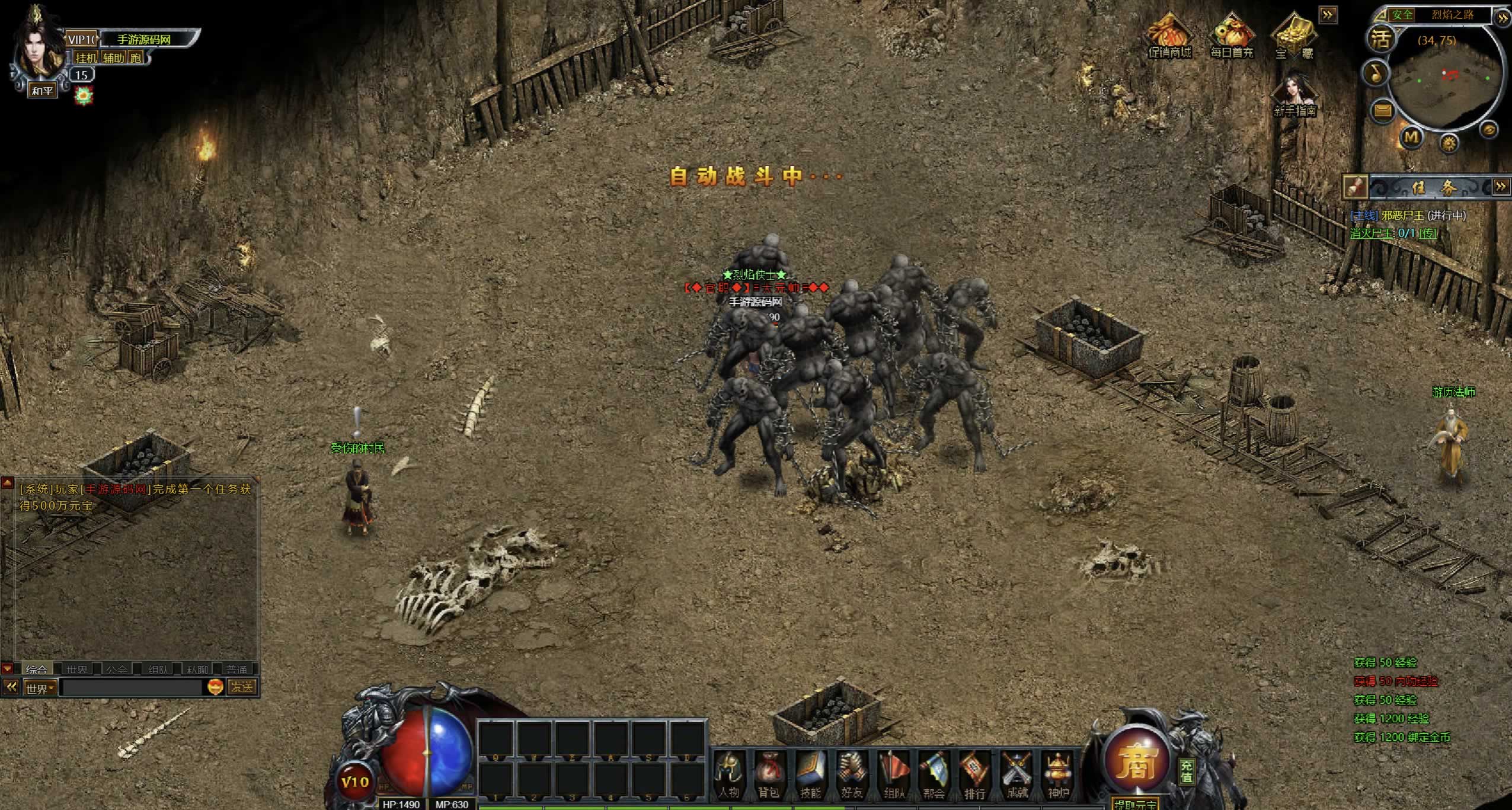This screenshot has height=810, width=1512.
Task: Open the 每日首充 daily recharge offer
Action: pyautogui.click(x=1232, y=36)
